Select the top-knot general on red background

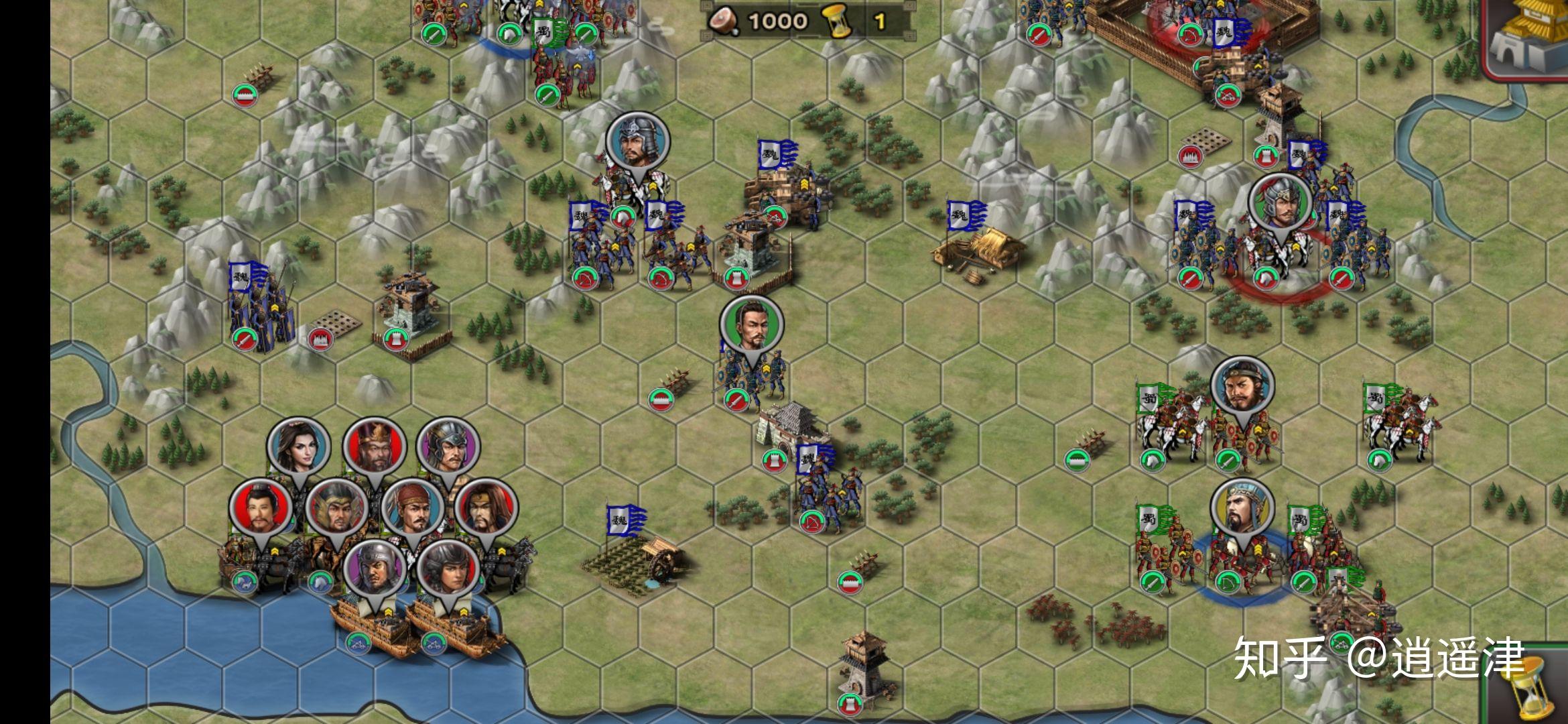pos(261,508)
